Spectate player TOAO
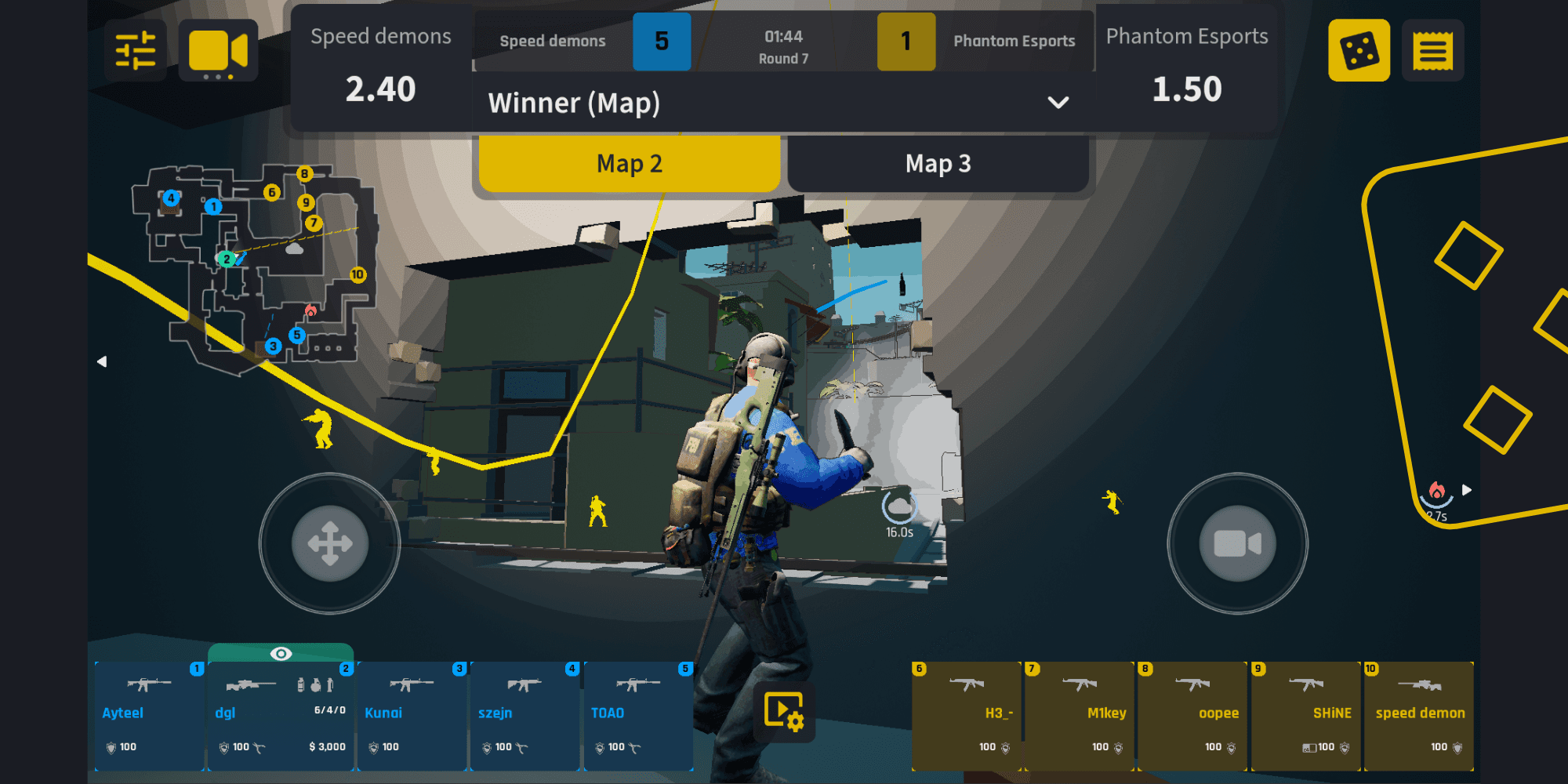 pyautogui.click(x=638, y=715)
